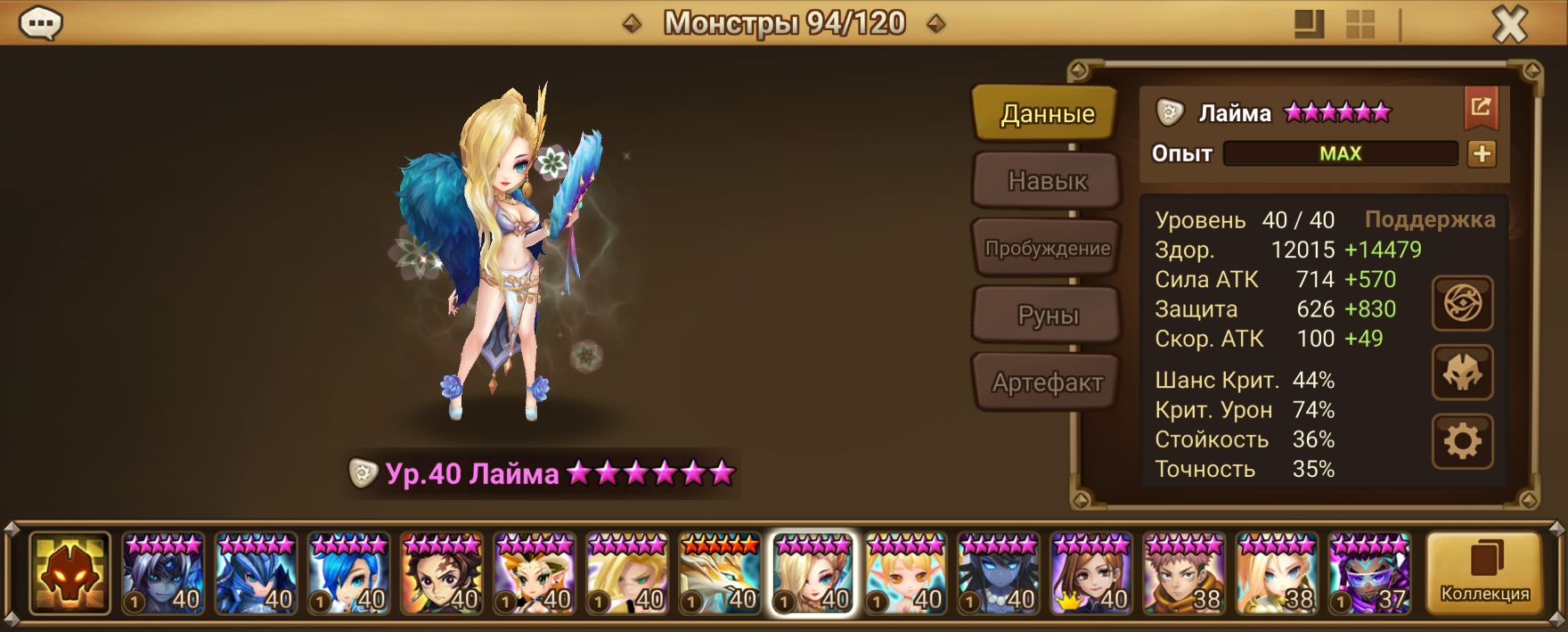
Task: Pick the brown-haired girl with crown icon
Action: 1090,573
